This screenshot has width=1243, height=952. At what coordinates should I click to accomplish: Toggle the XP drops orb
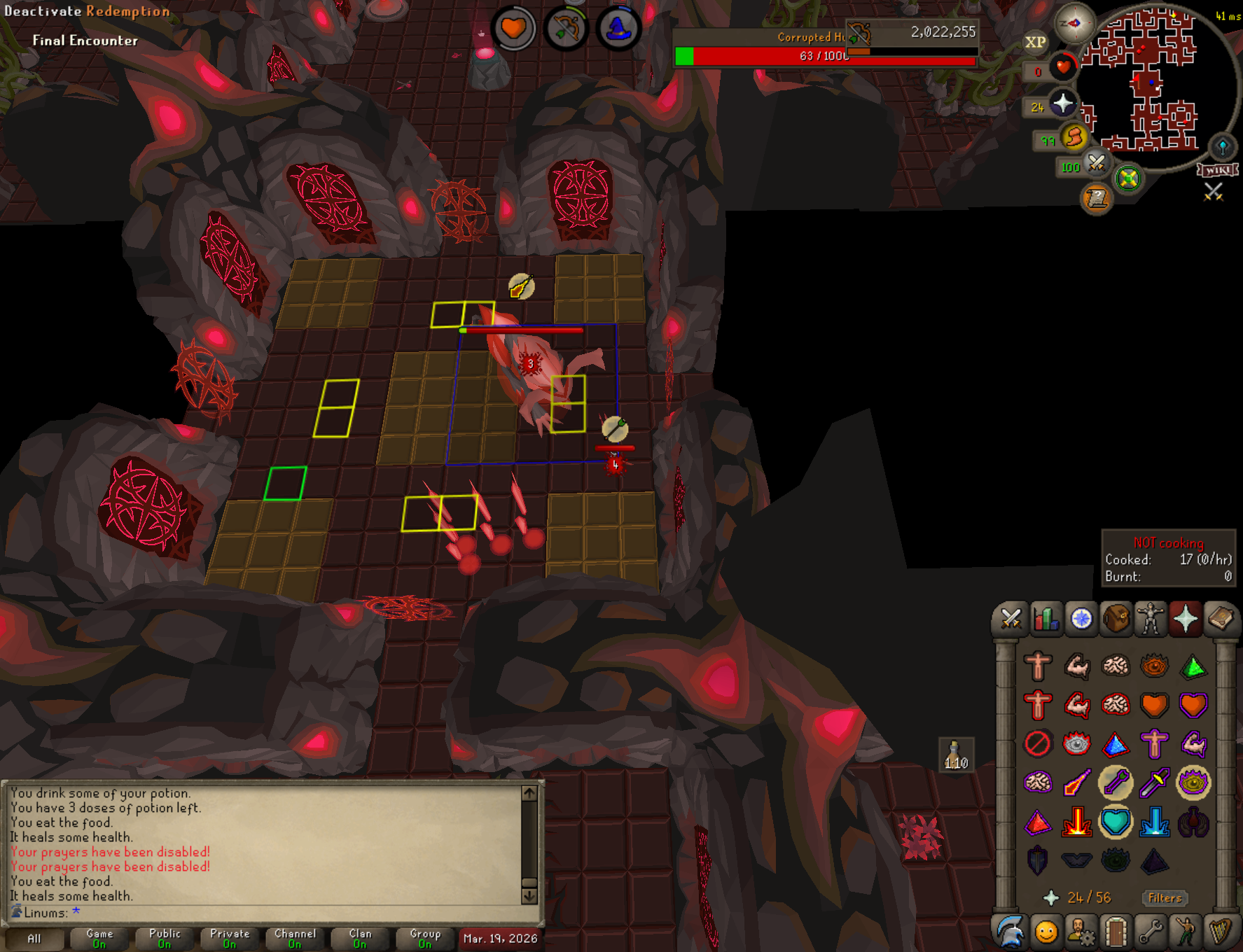tap(1035, 42)
